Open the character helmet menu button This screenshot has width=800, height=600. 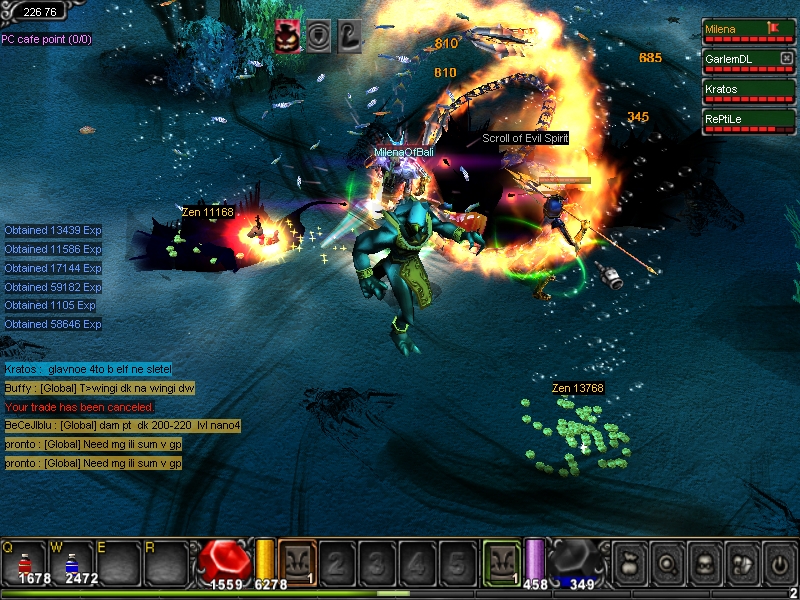[704, 564]
